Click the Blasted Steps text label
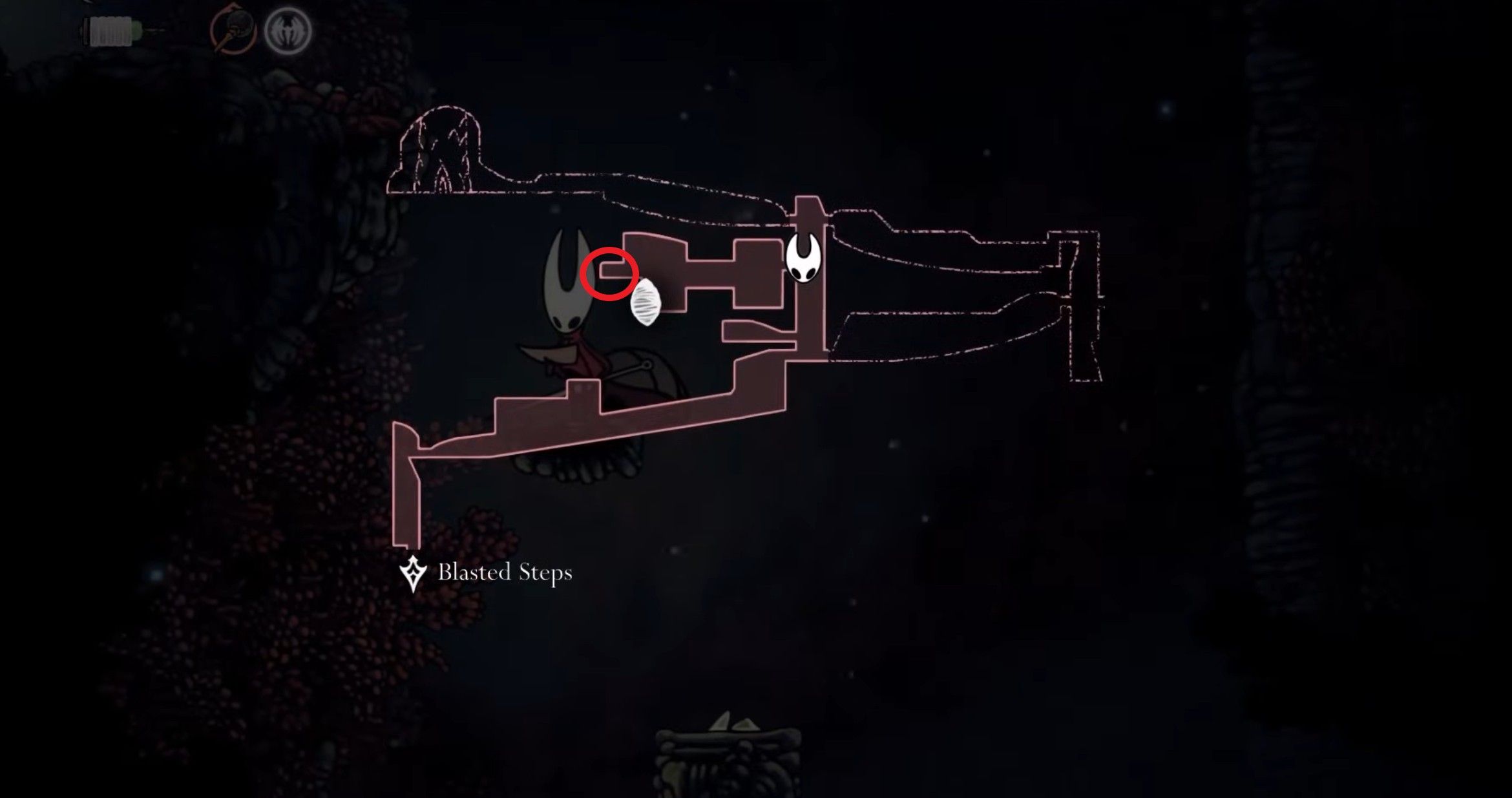 [x=506, y=571]
